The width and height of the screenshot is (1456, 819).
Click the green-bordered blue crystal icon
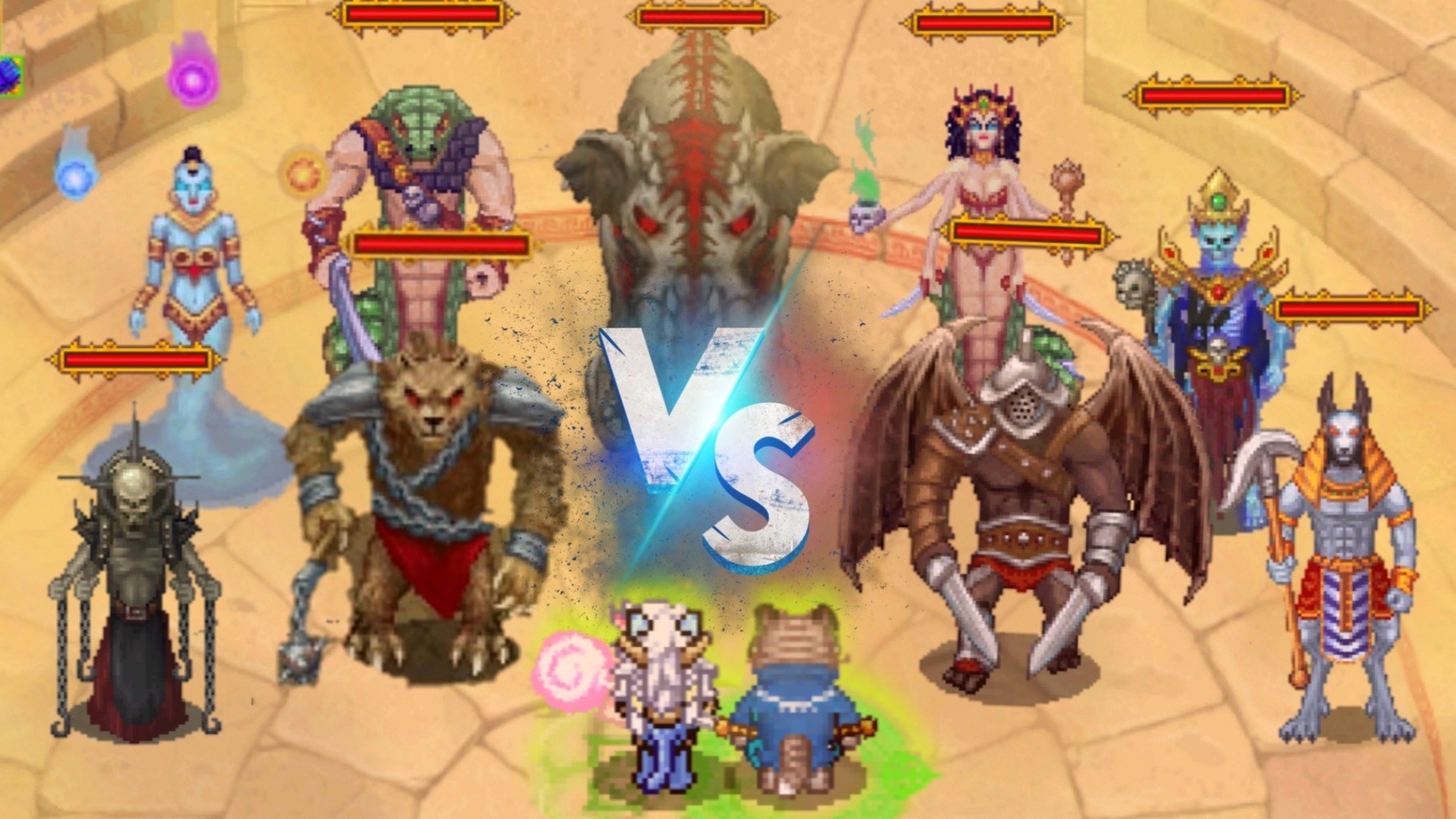pyautogui.click(x=11, y=77)
